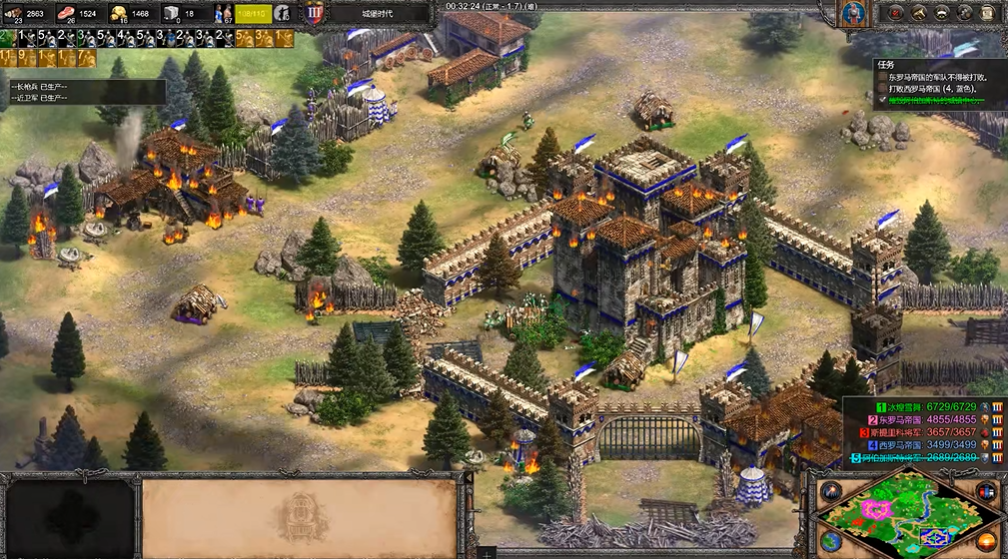Screen dimensions: 1008x559
Task: Click the wood resource icon
Action: click(14, 13)
